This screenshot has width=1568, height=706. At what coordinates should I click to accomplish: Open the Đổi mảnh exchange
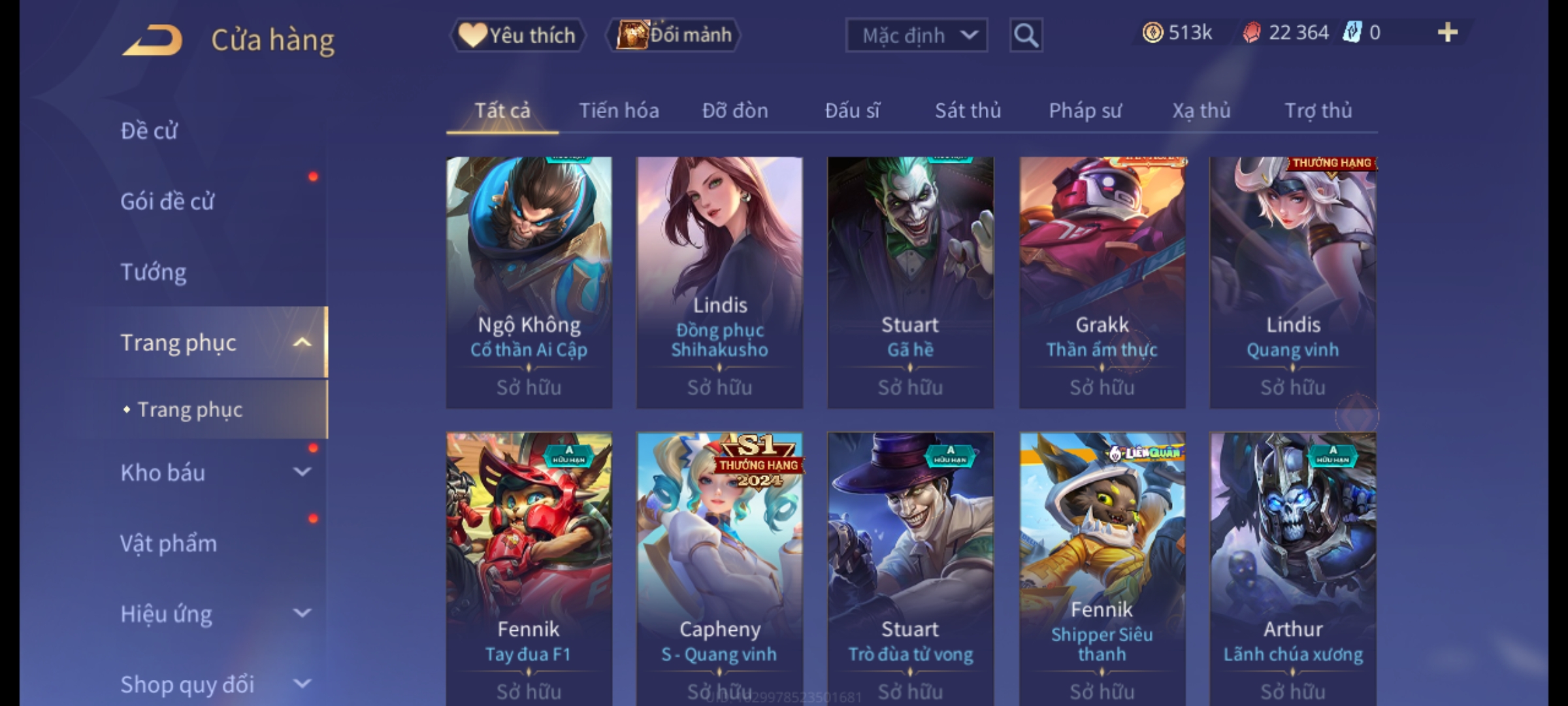coord(674,35)
